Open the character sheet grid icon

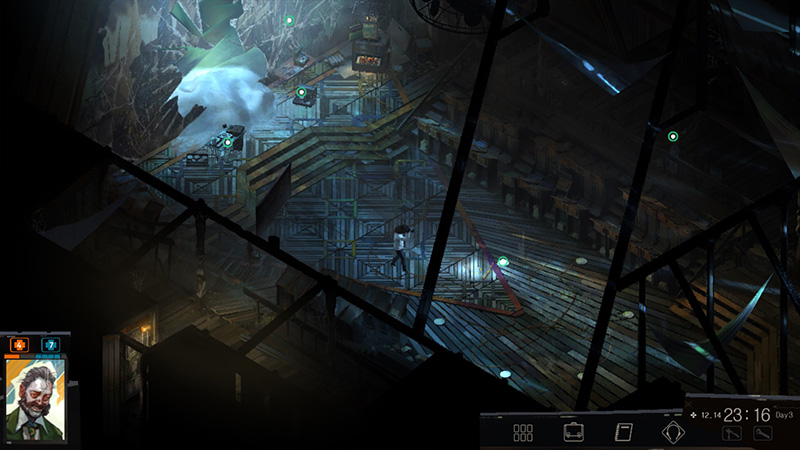point(522,433)
